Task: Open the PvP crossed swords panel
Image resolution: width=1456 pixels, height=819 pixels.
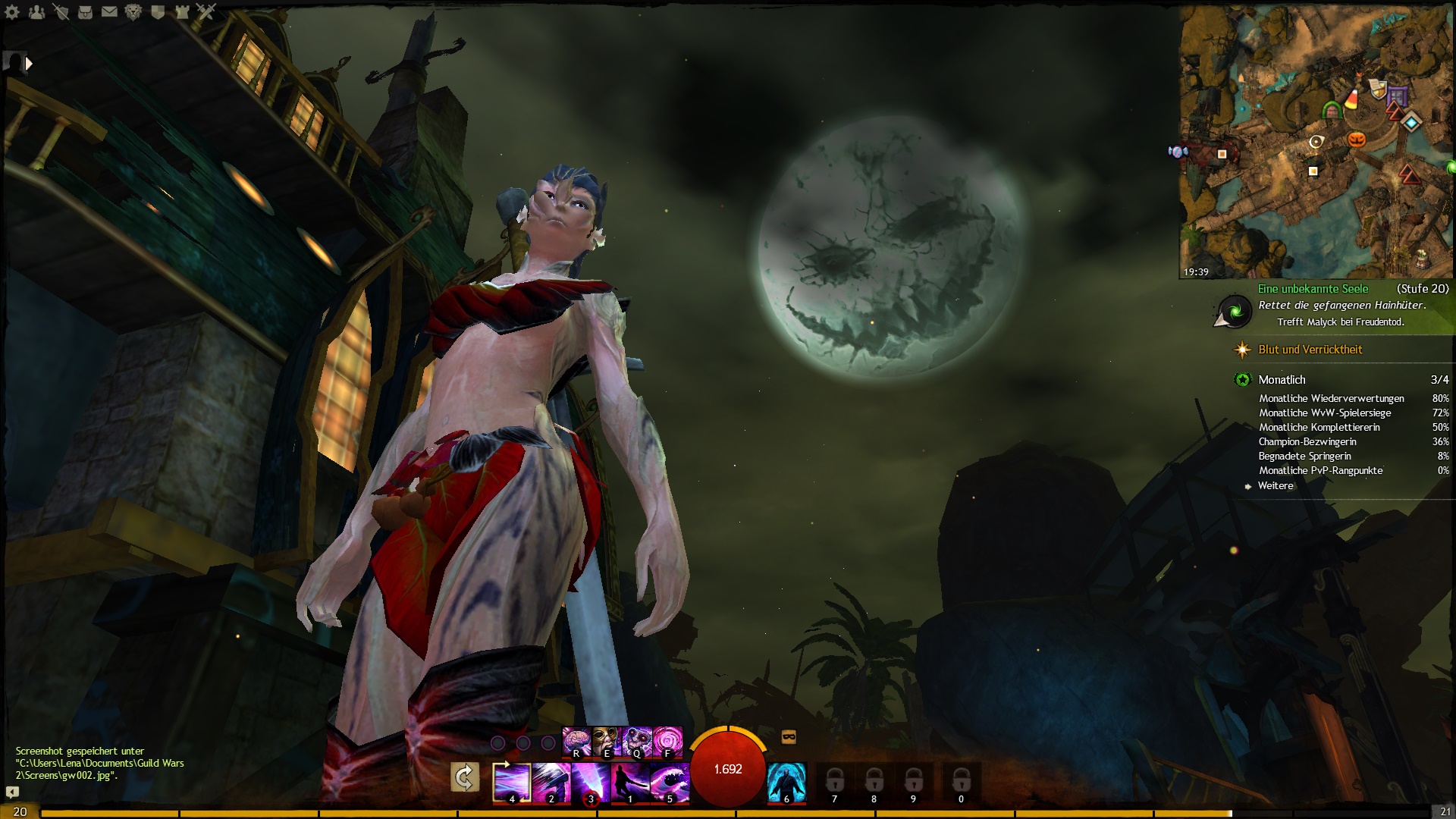Action: pyautogui.click(x=206, y=12)
